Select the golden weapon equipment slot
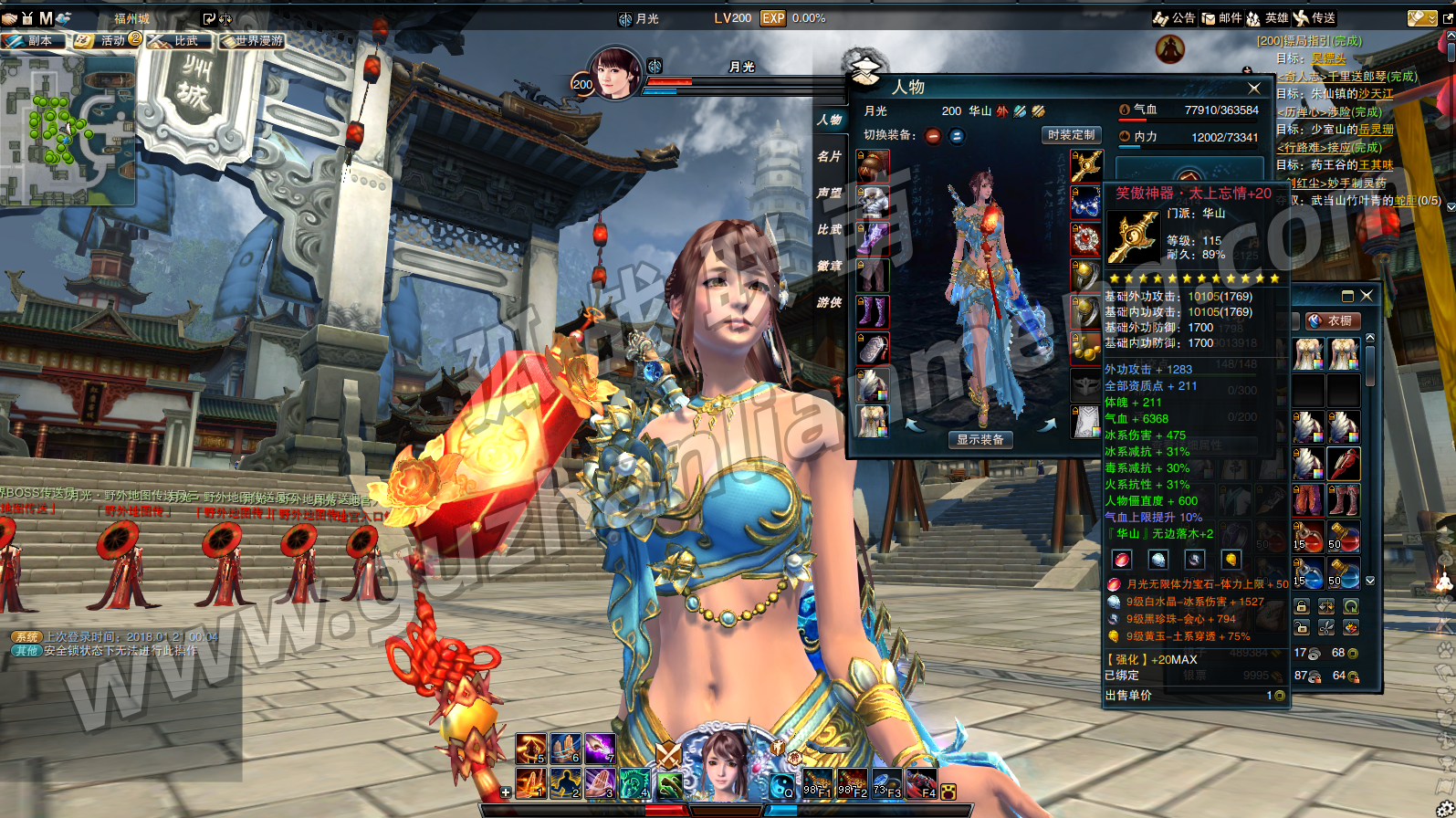The width and height of the screenshot is (1456, 818). tap(1085, 166)
